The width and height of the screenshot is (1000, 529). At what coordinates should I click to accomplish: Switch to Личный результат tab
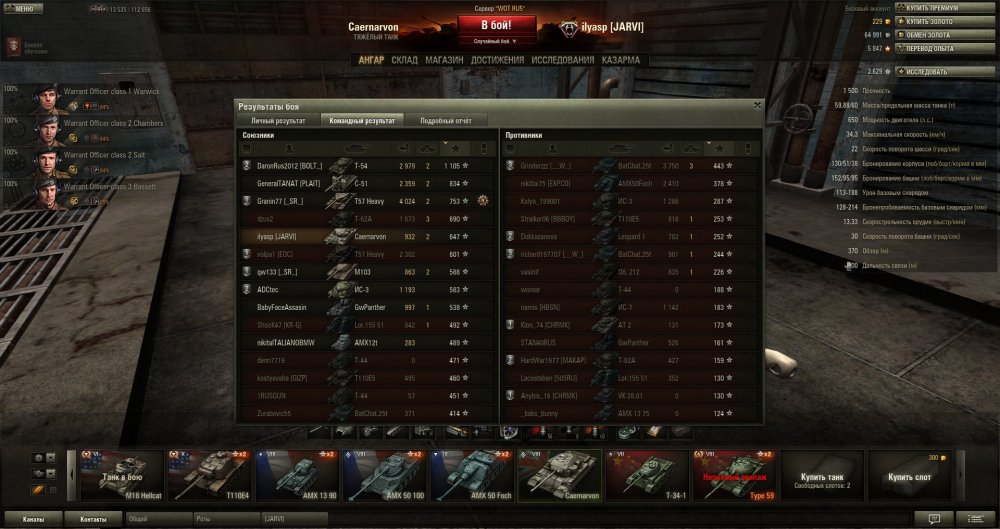coord(277,120)
